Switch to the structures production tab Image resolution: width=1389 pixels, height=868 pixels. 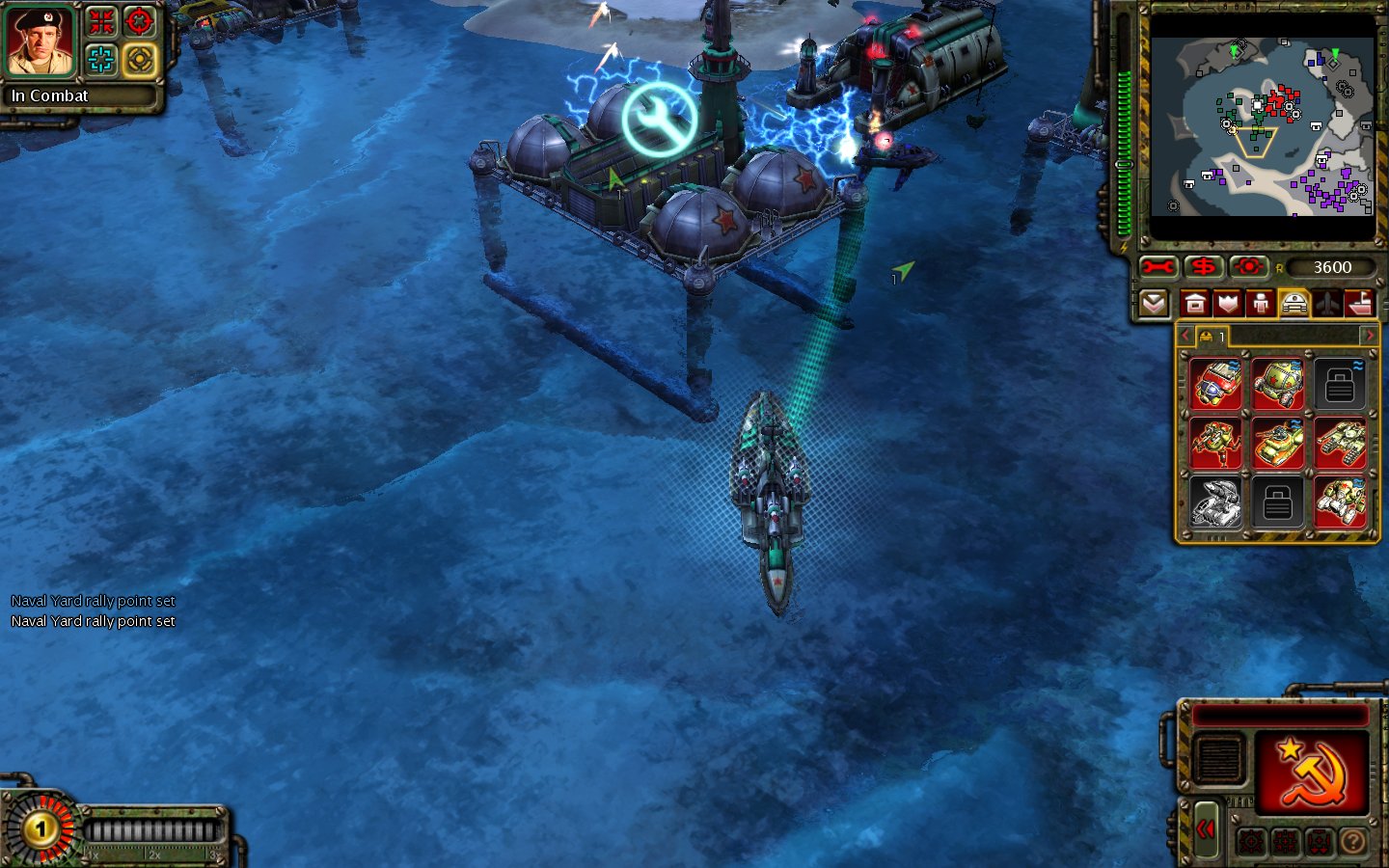pyautogui.click(x=1195, y=305)
